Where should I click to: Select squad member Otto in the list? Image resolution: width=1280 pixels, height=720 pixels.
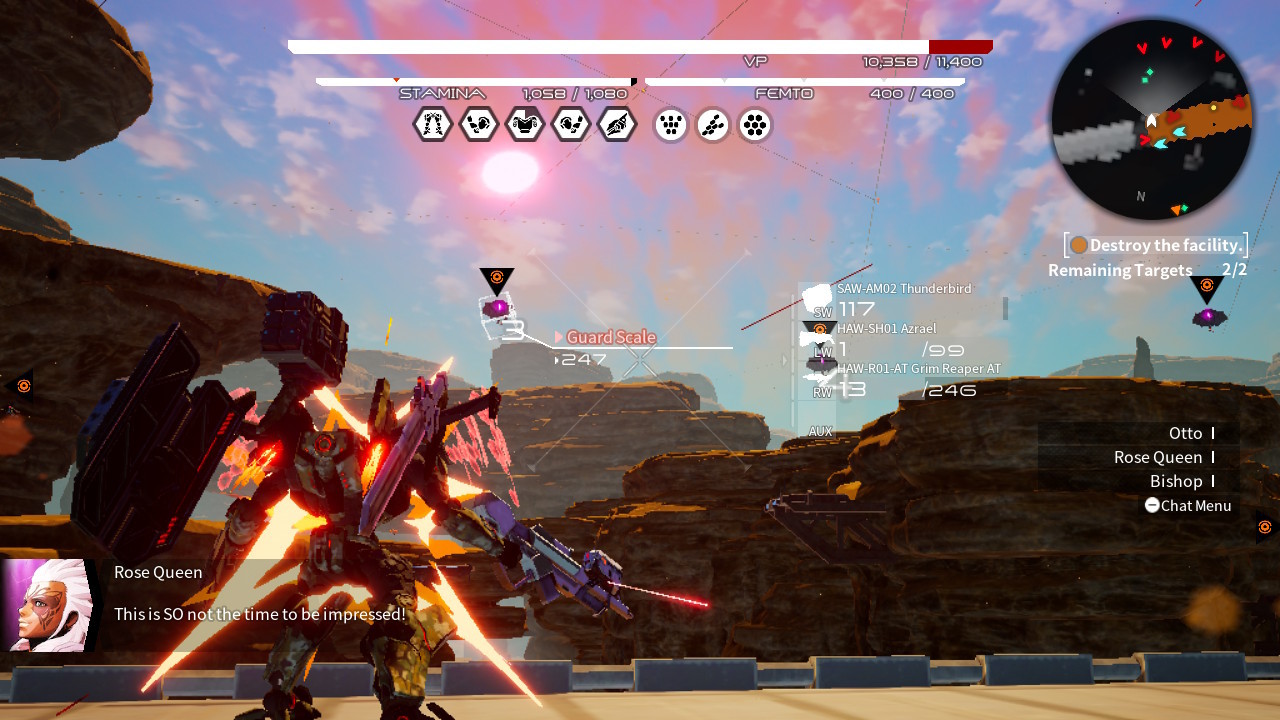[1186, 433]
